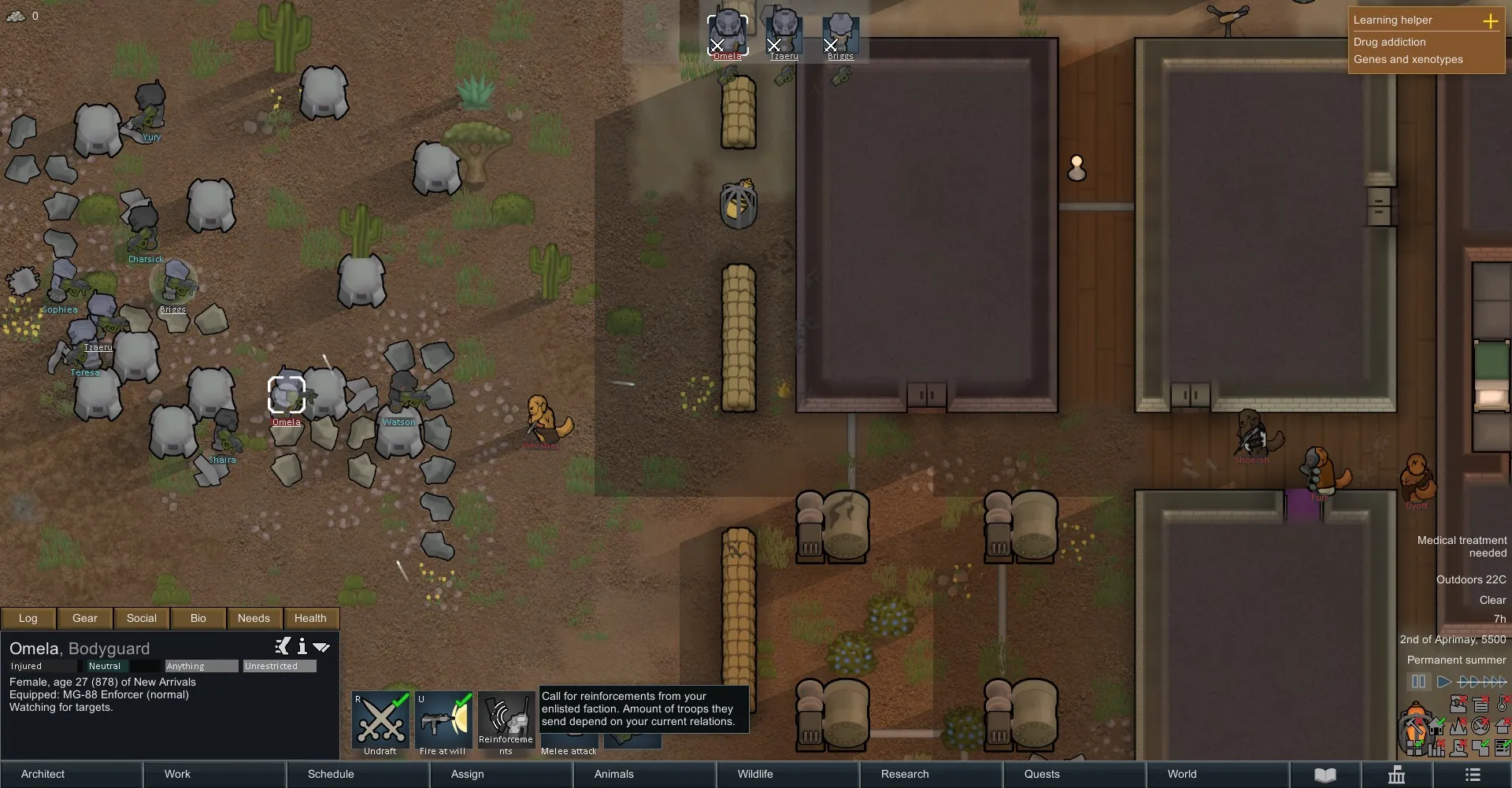View Omela's Needs tab
Viewport: 1512px width, 788px height.
click(x=254, y=618)
